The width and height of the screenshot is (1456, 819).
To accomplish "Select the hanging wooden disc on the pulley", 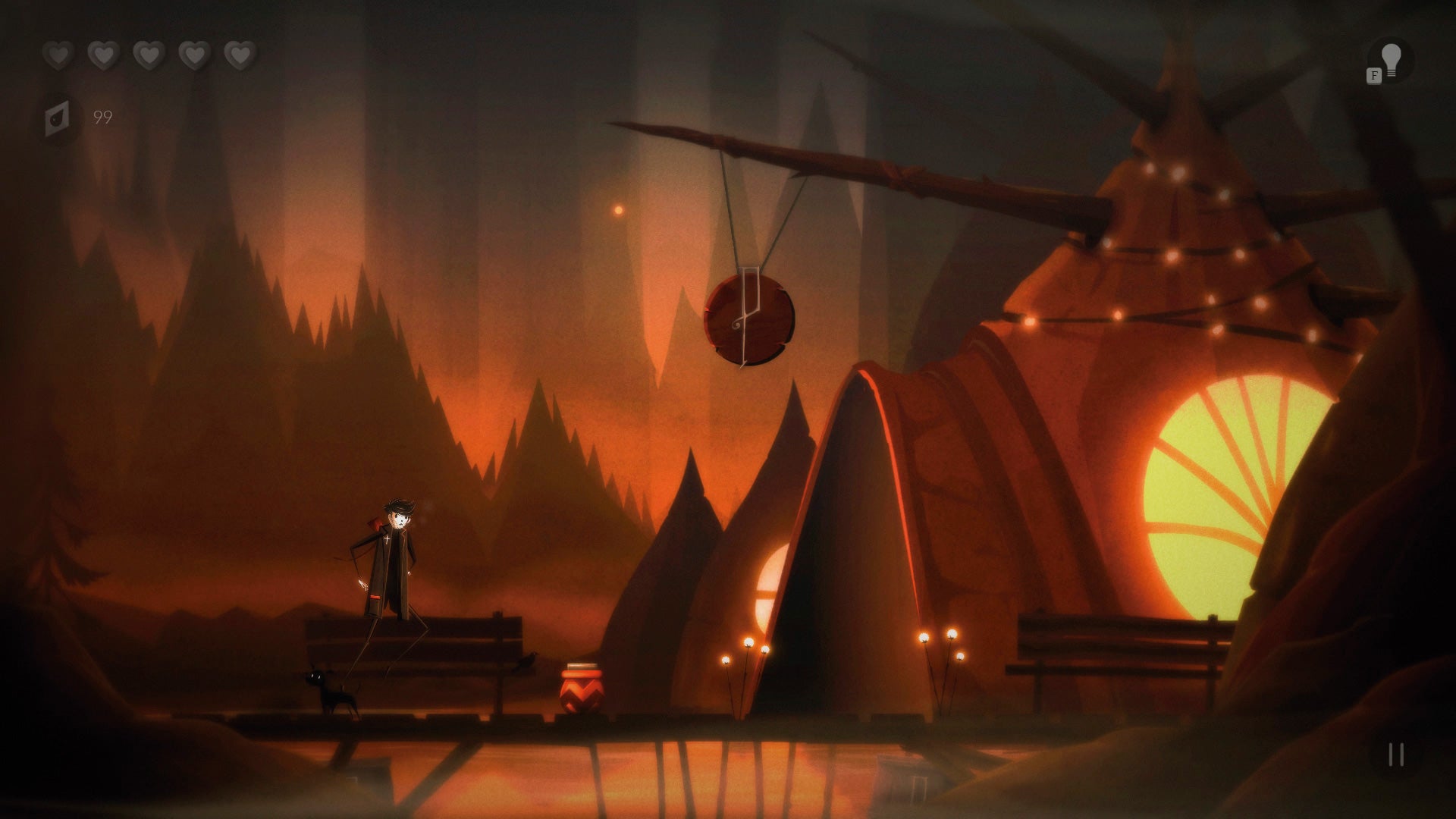I will pos(747,318).
